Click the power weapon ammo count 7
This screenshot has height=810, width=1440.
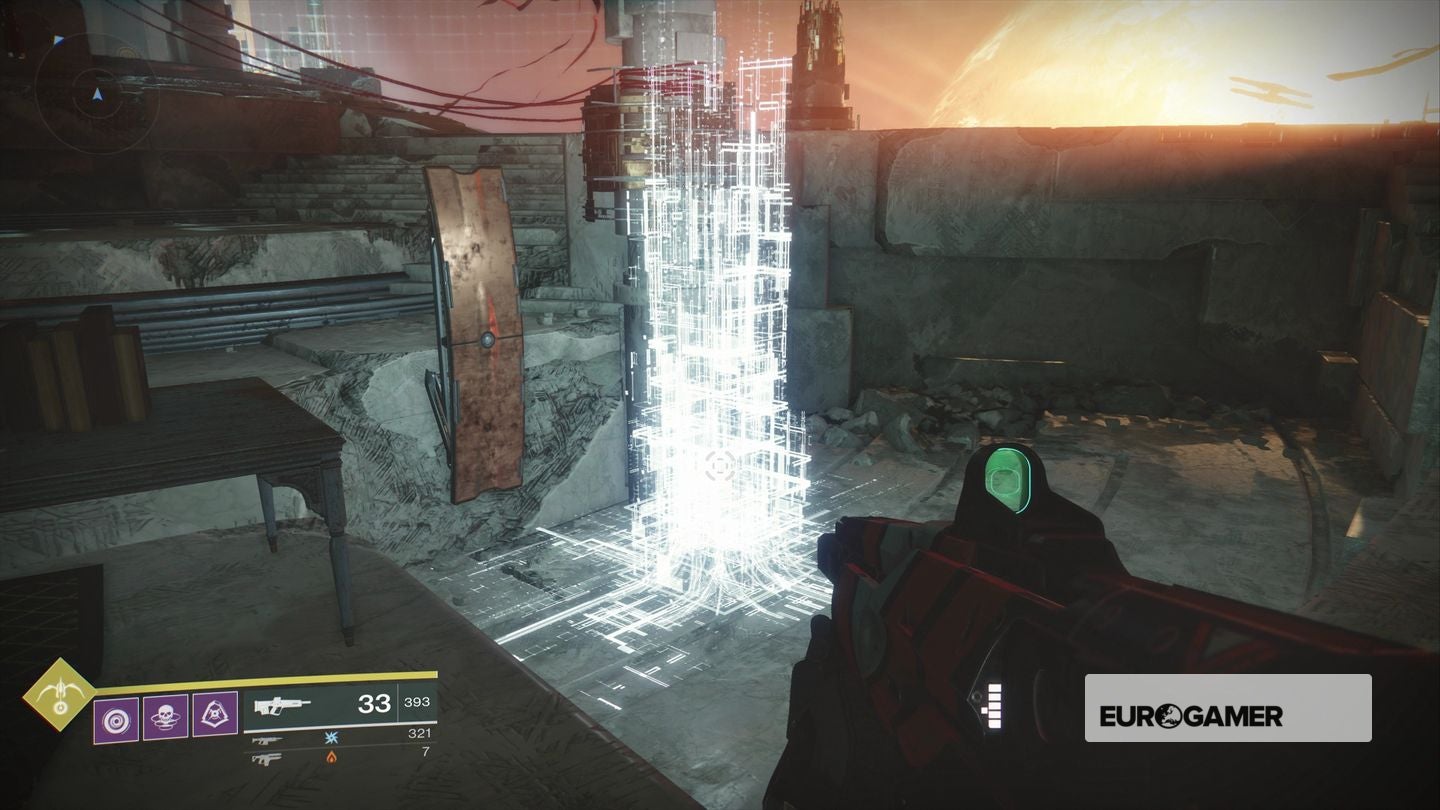(425, 753)
